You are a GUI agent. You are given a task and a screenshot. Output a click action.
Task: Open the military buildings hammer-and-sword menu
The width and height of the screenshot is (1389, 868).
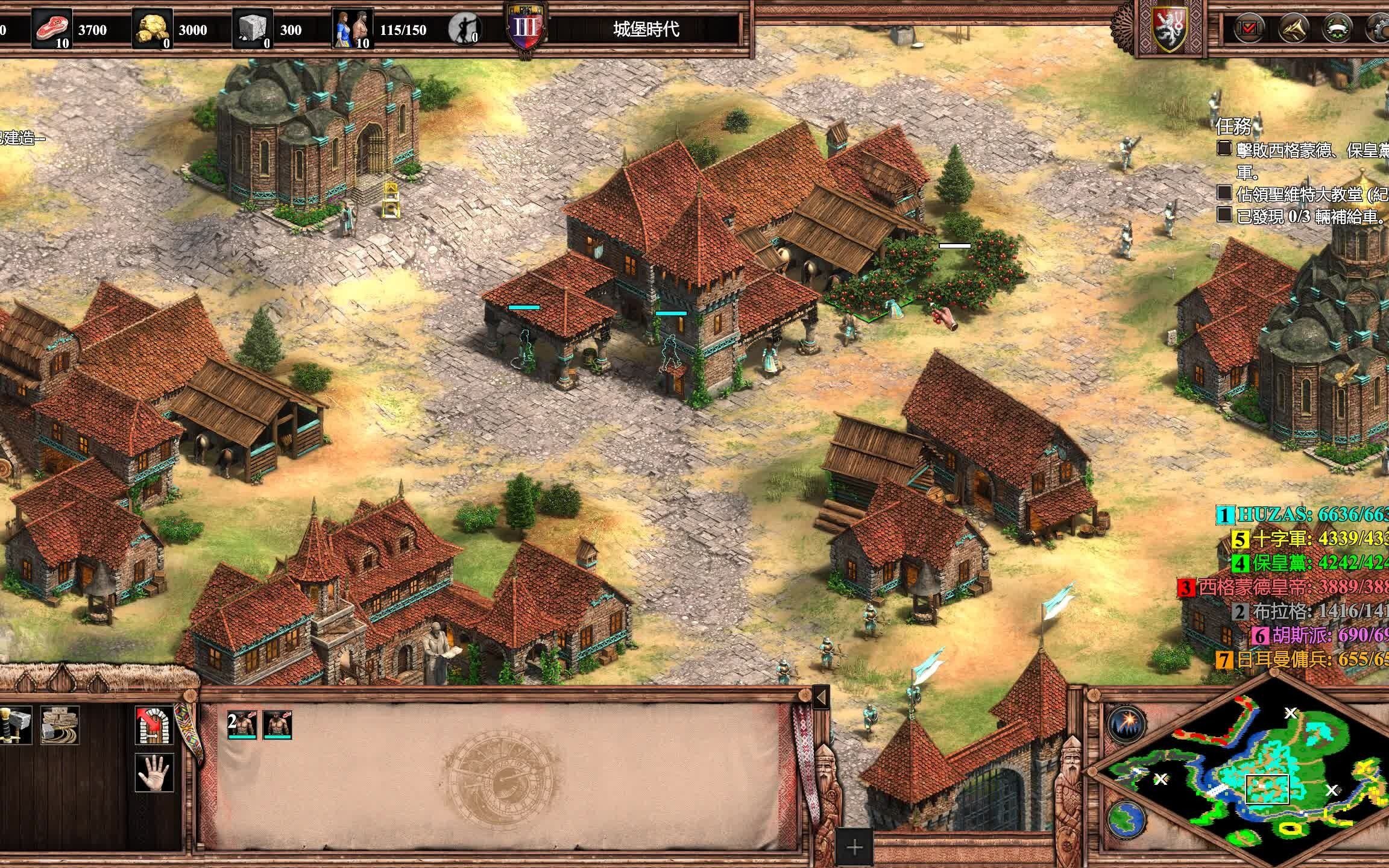14,725
